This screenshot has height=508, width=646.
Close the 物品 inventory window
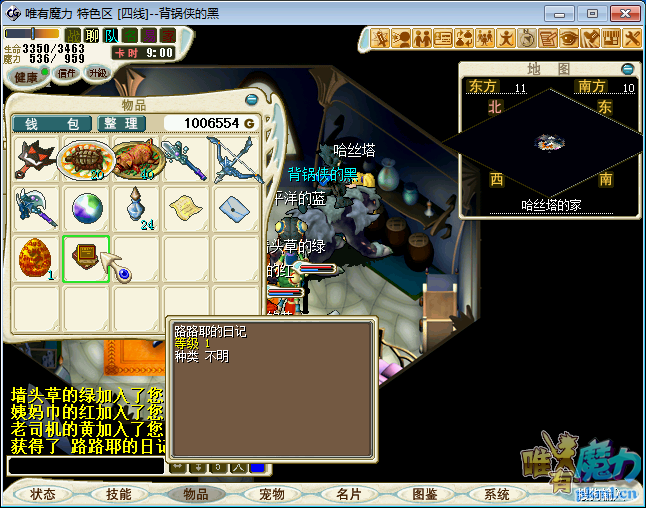249,99
